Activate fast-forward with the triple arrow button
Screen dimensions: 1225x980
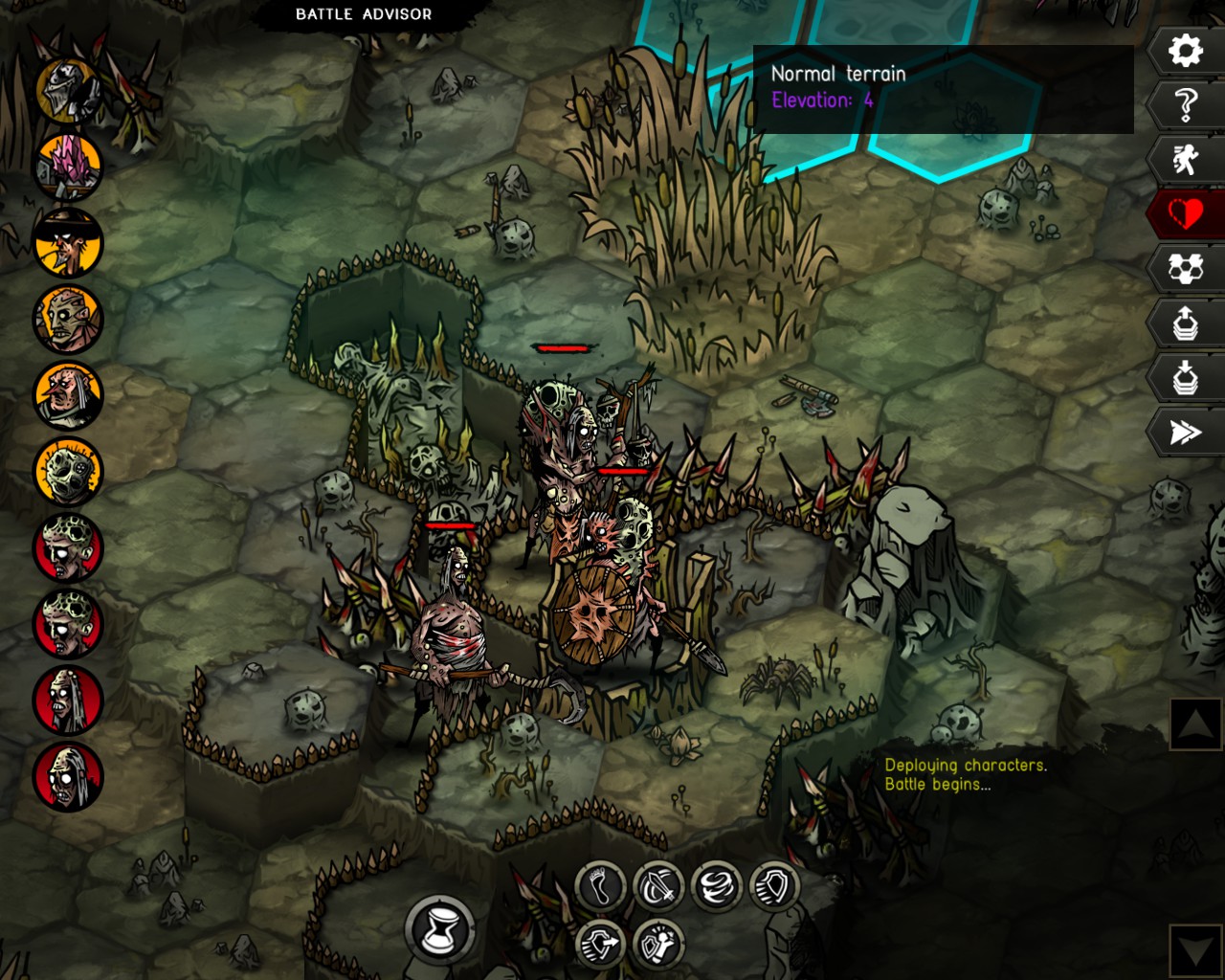pyautogui.click(x=1185, y=433)
